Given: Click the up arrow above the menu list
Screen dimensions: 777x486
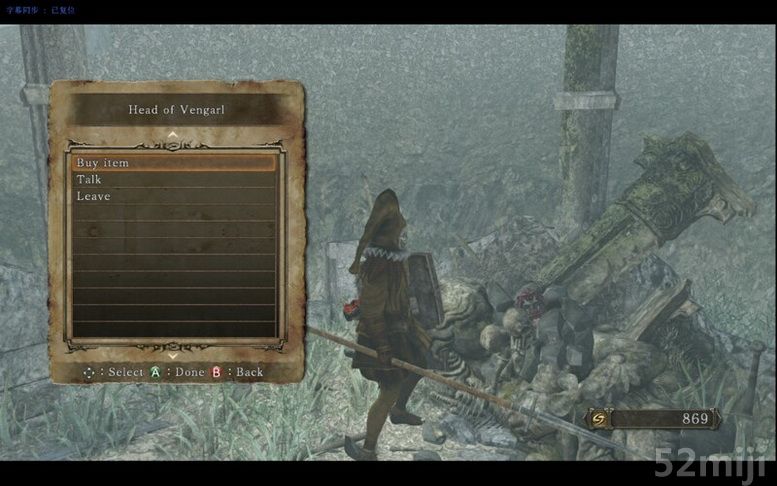Looking at the screenshot, I should click(173, 134).
